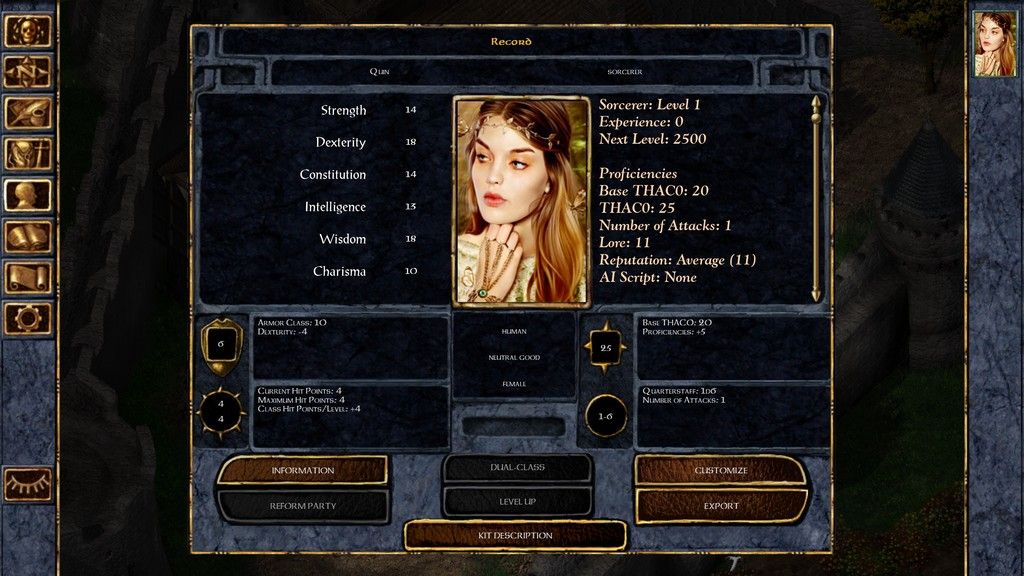Open the mage spellbook icon
This screenshot has width=1024, height=576.
[28, 236]
